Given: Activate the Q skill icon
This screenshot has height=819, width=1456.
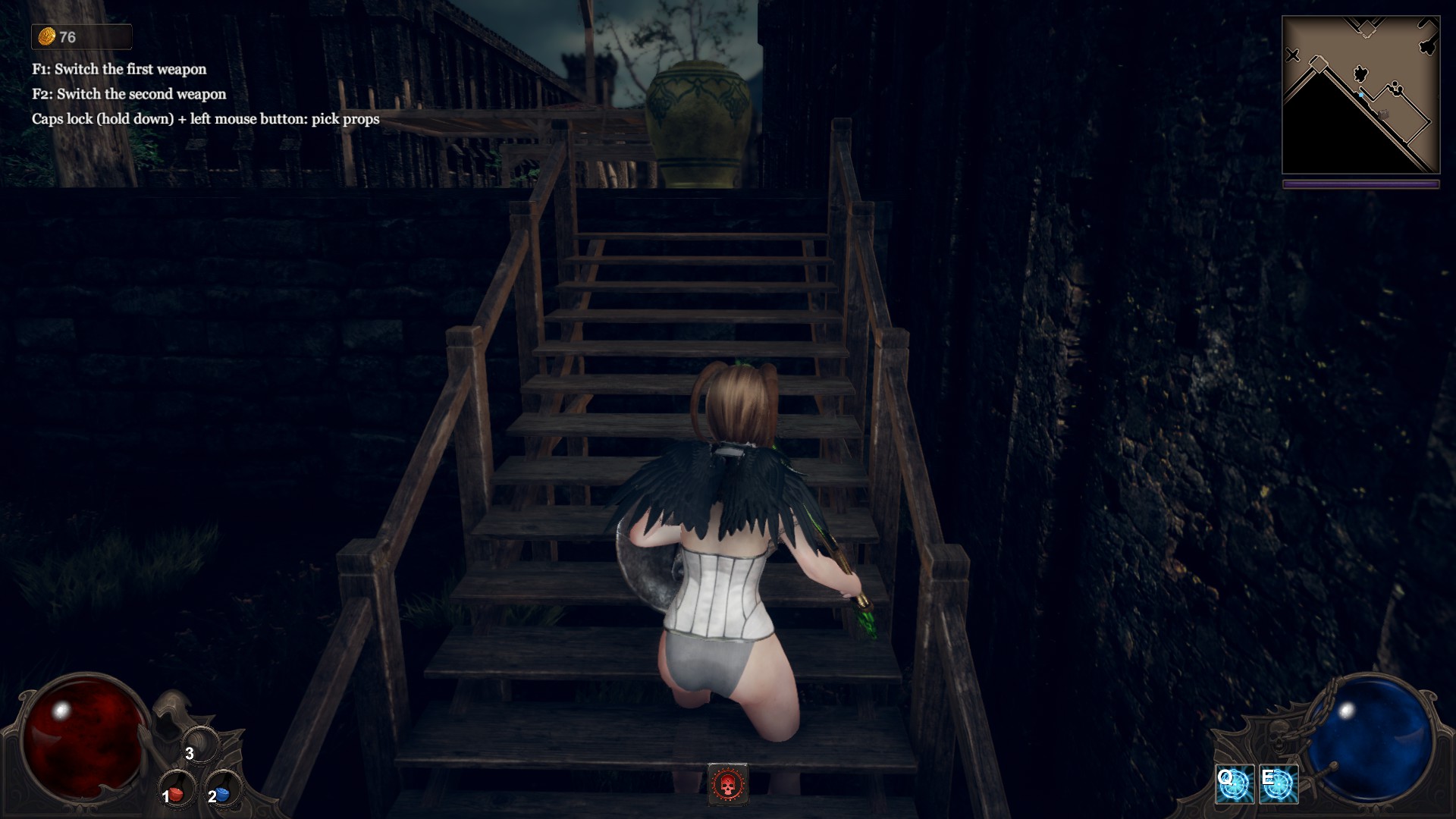Looking at the screenshot, I should [x=1235, y=786].
